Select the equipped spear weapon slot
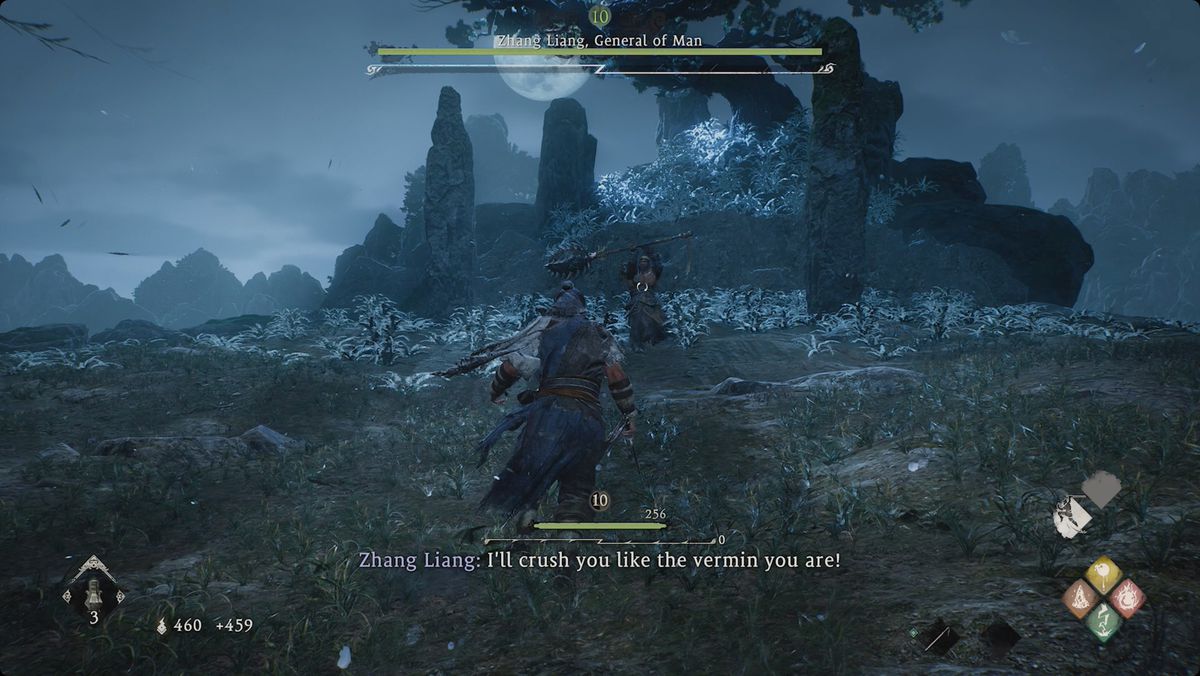 pyautogui.click(x=938, y=636)
